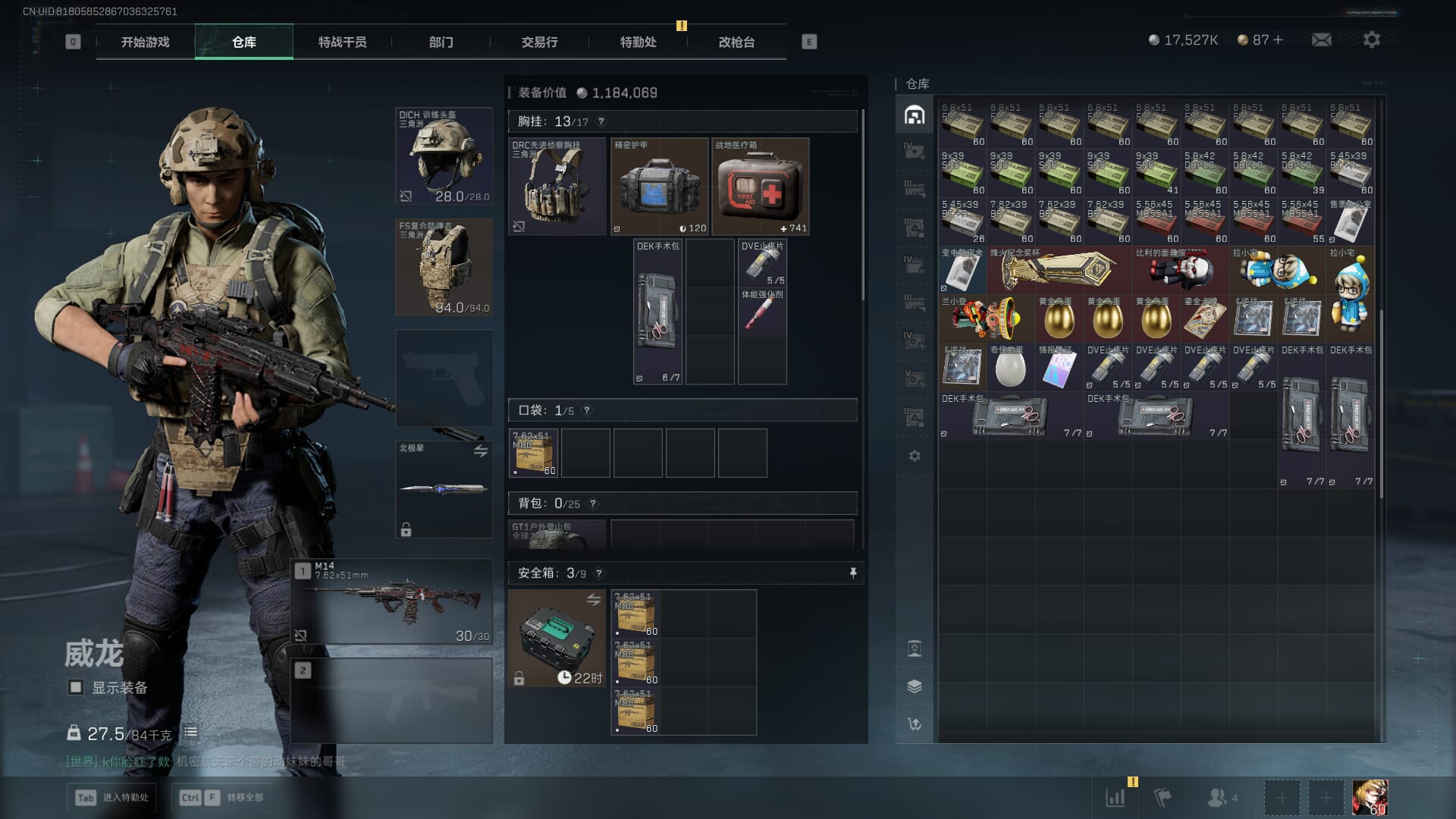Click the 转移全部 transfer all button

pos(221,797)
